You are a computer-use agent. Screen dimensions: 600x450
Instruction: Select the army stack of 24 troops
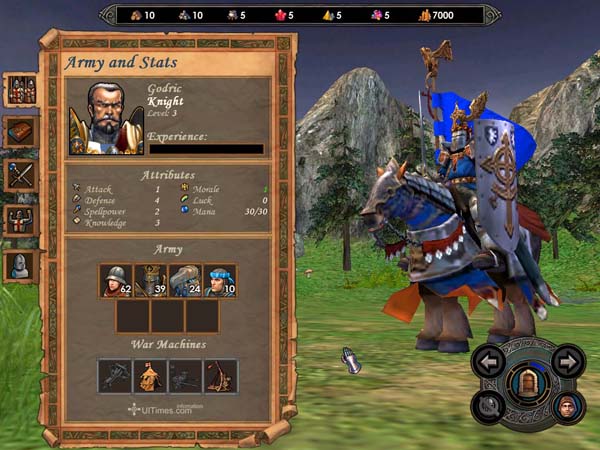coord(185,281)
